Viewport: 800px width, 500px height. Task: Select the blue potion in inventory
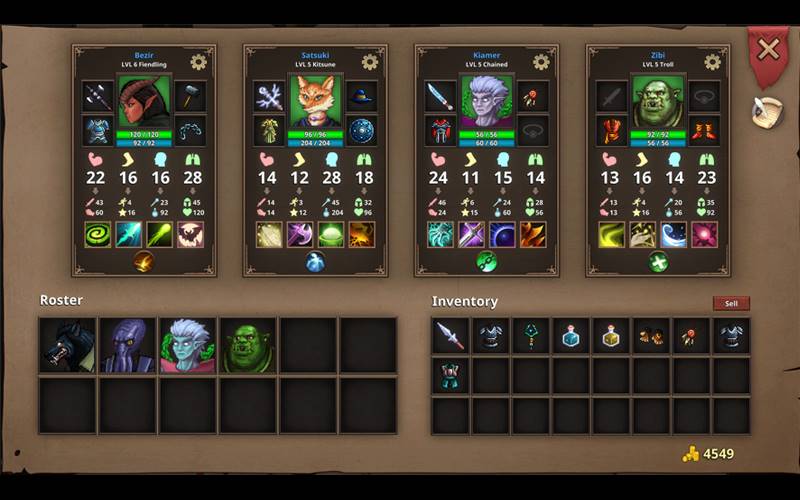pyautogui.click(x=571, y=336)
